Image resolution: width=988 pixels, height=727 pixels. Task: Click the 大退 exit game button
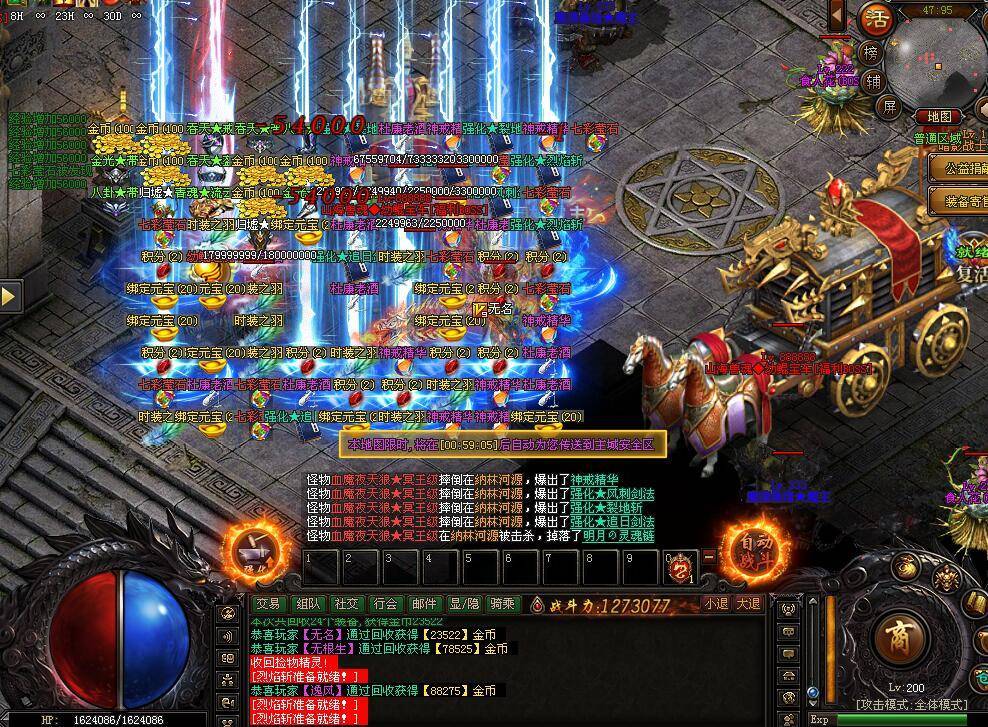pos(749,604)
